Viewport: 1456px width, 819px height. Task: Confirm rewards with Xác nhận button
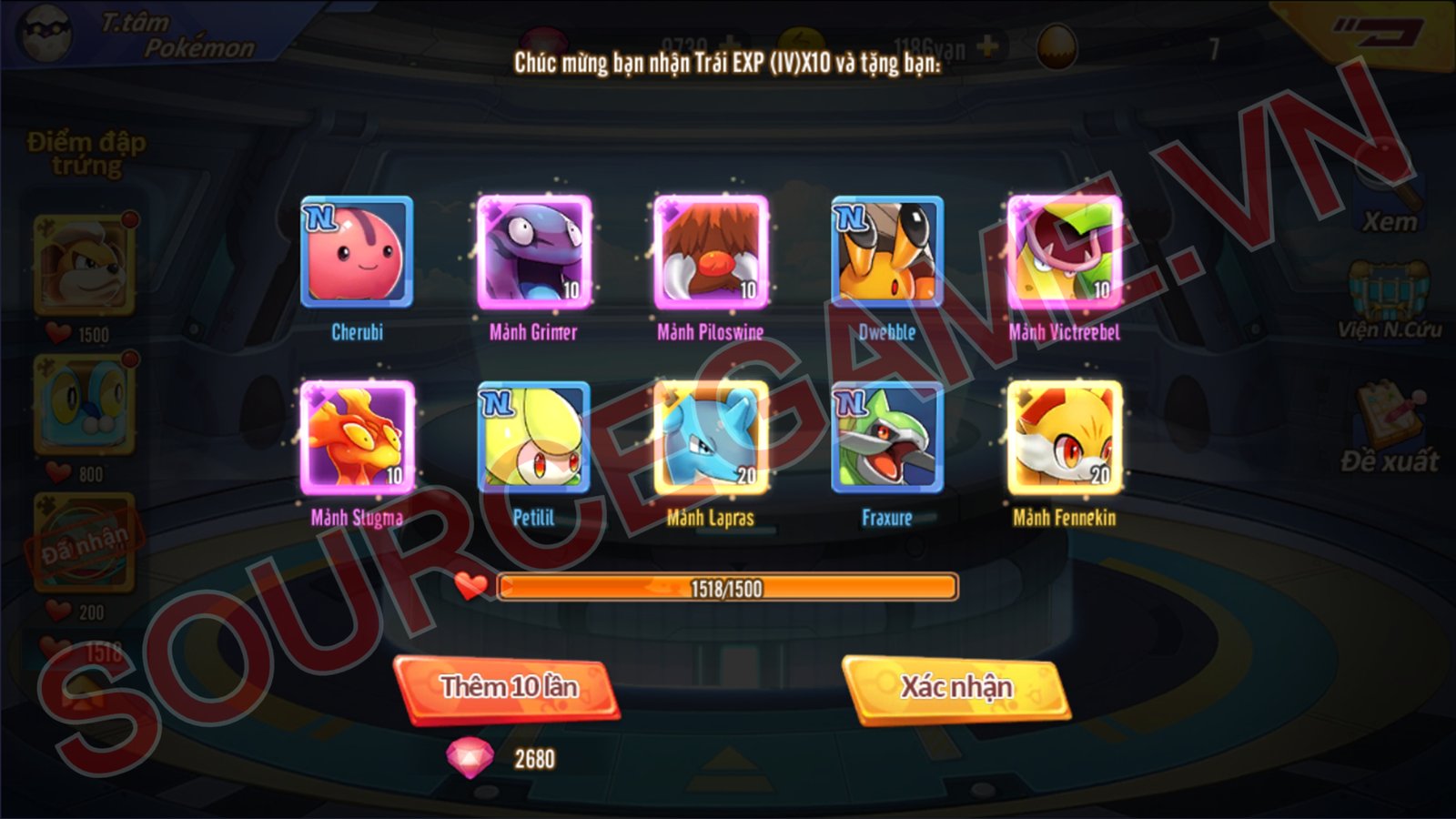(x=955, y=688)
